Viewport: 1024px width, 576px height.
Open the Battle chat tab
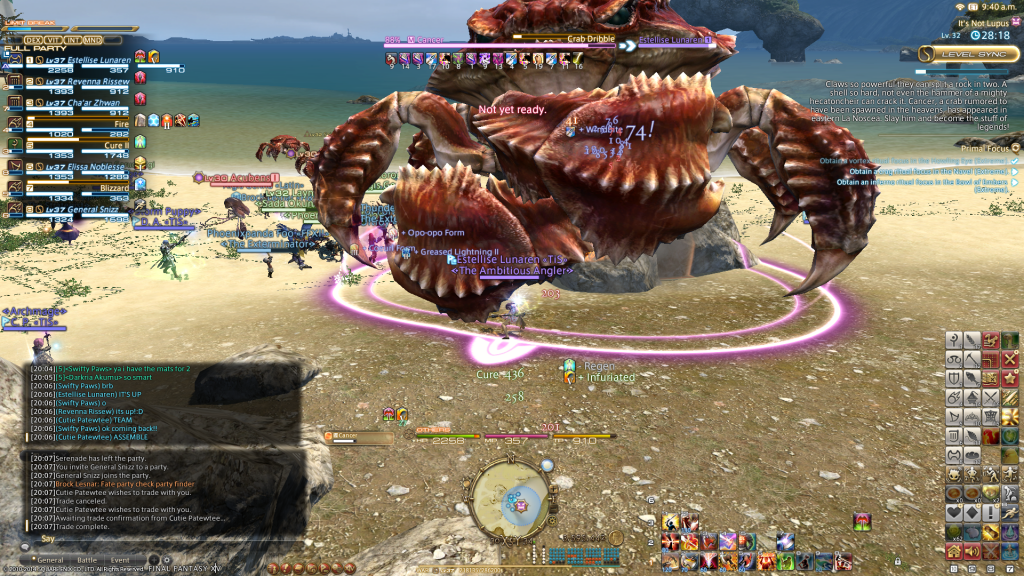tap(87, 560)
